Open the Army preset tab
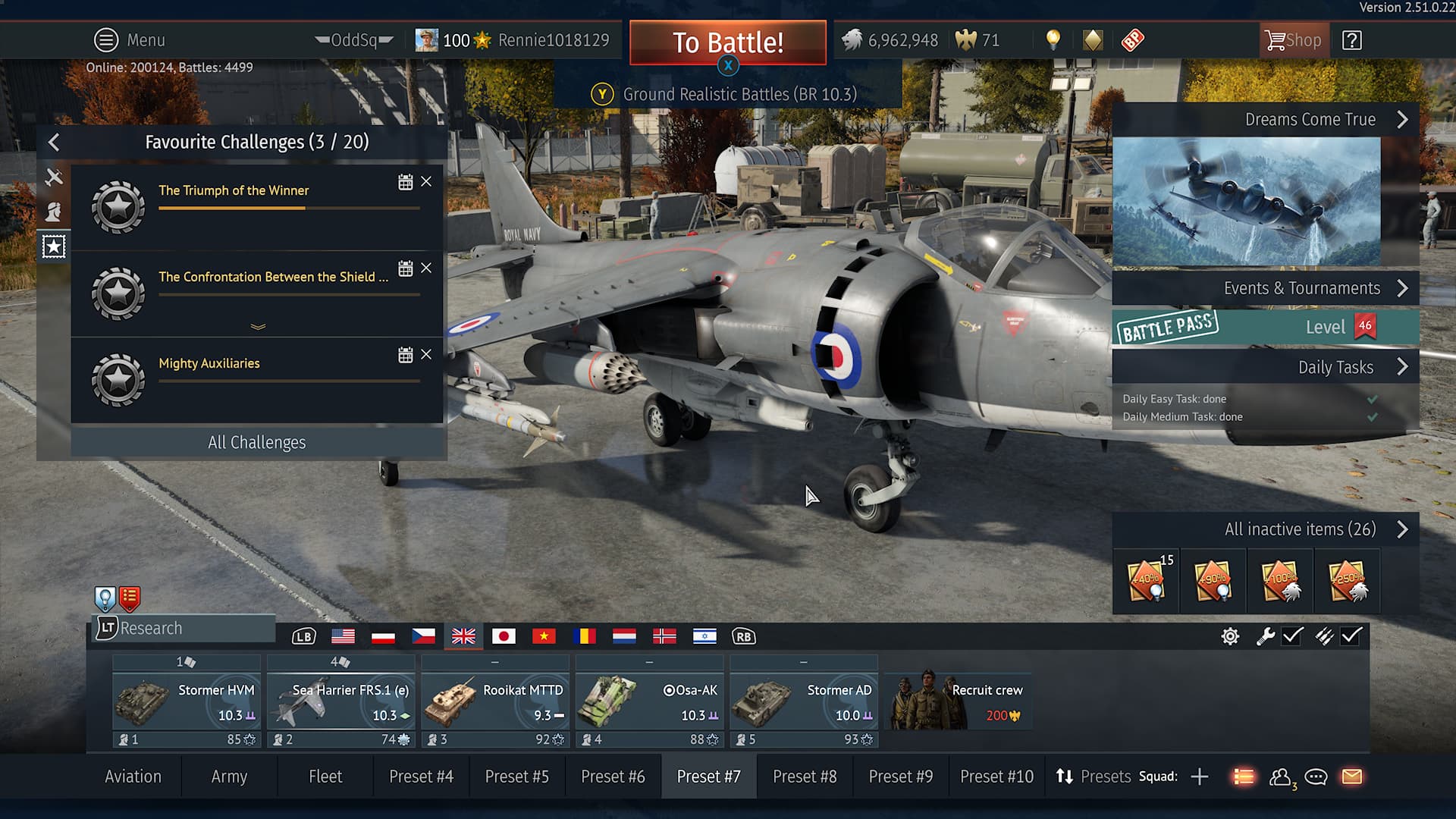 pyautogui.click(x=229, y=777)
